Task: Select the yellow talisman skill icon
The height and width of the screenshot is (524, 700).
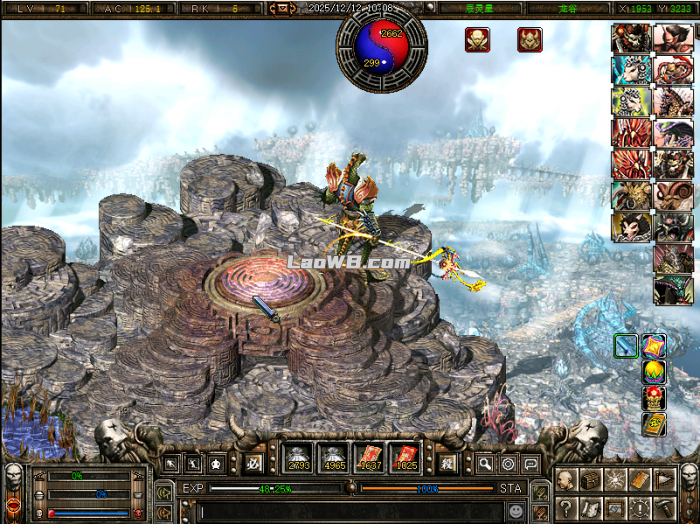Action: (654, 424)
